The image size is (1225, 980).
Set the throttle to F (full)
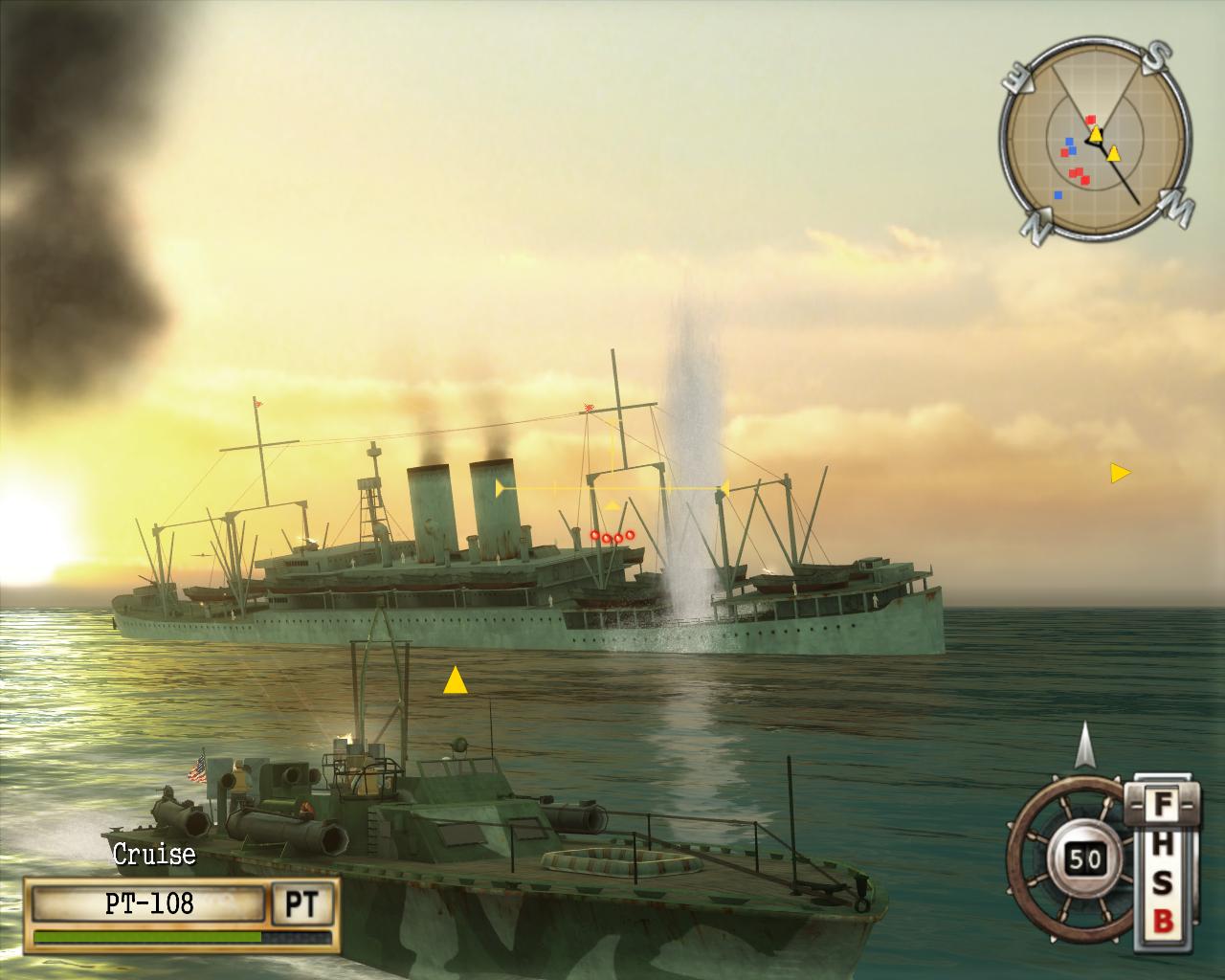pos(1161,802)
